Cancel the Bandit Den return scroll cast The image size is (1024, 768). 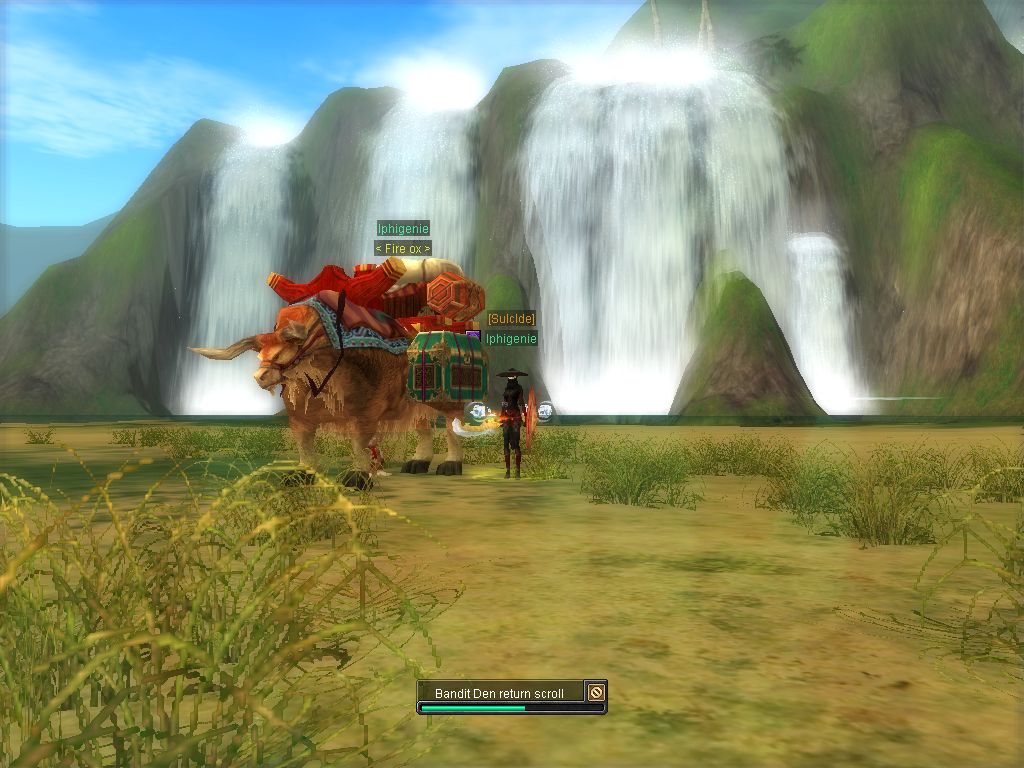click(596, 692)
